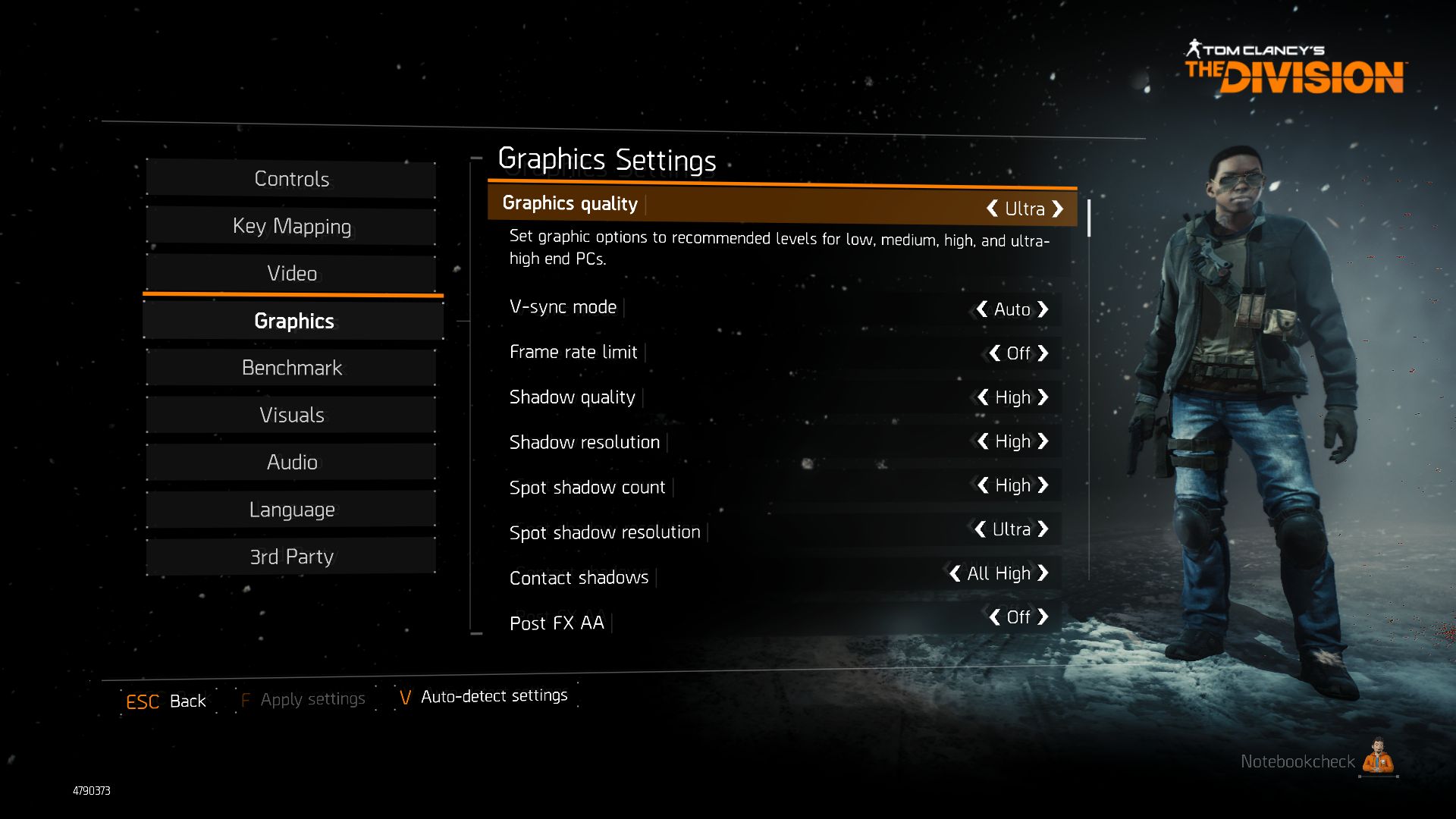
Task: Select the Benchmark menu entry
Action: 291,368
